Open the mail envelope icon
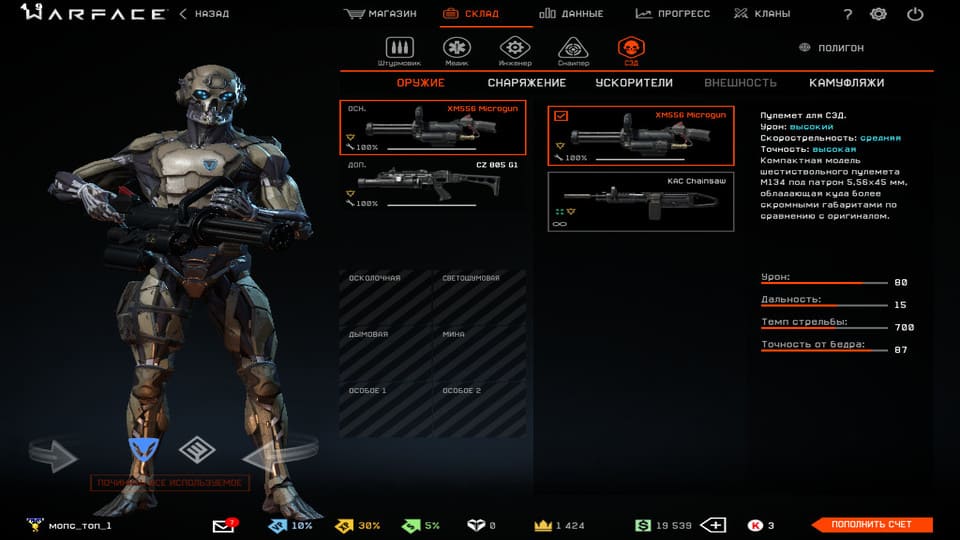The height and width of the screenshot is (540, 960). (223, 525)
